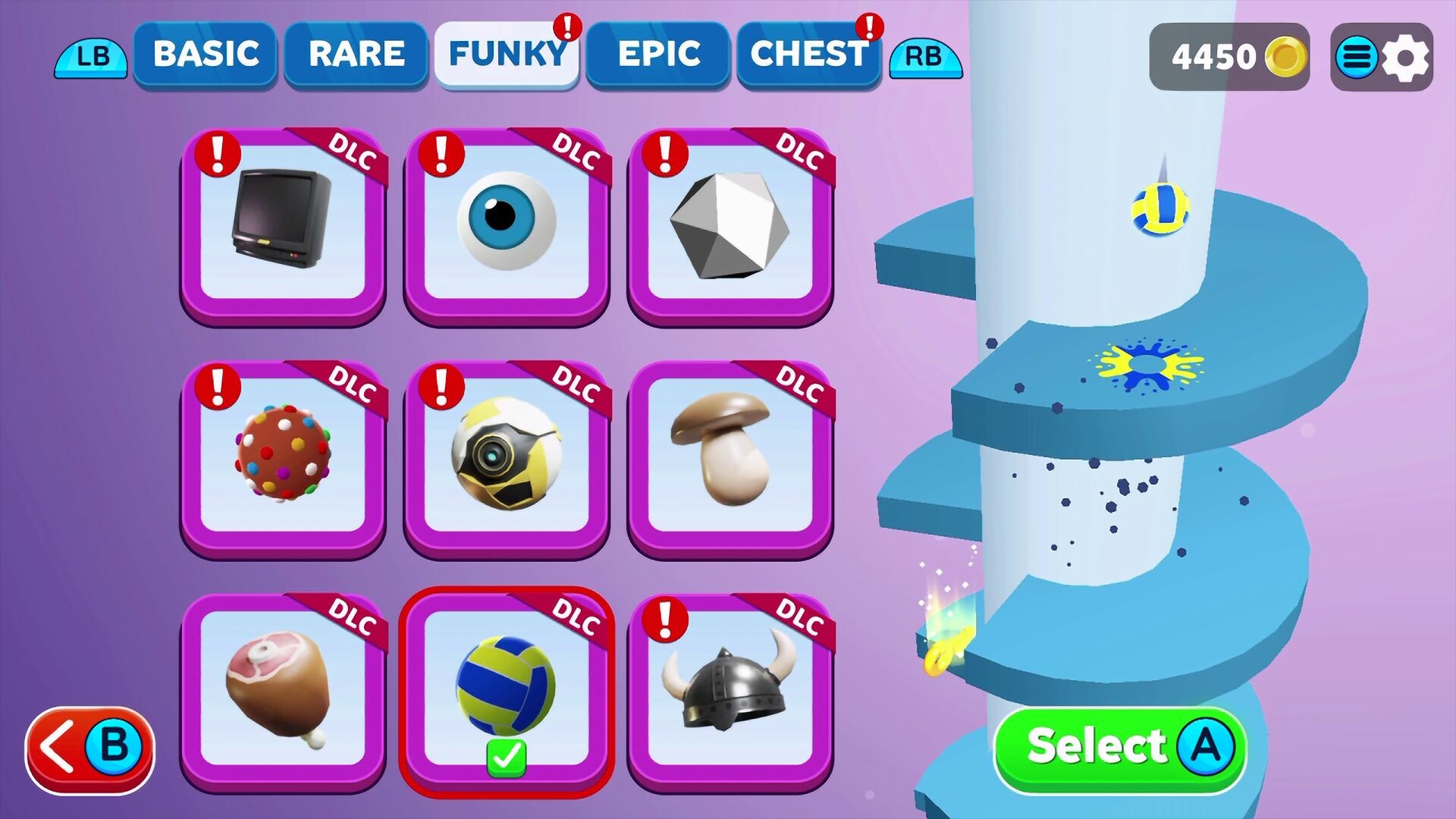Viewport: 1456px width, 819px height.
Task: Open the EPIC skins tab
Action: [x=658, y=53]
